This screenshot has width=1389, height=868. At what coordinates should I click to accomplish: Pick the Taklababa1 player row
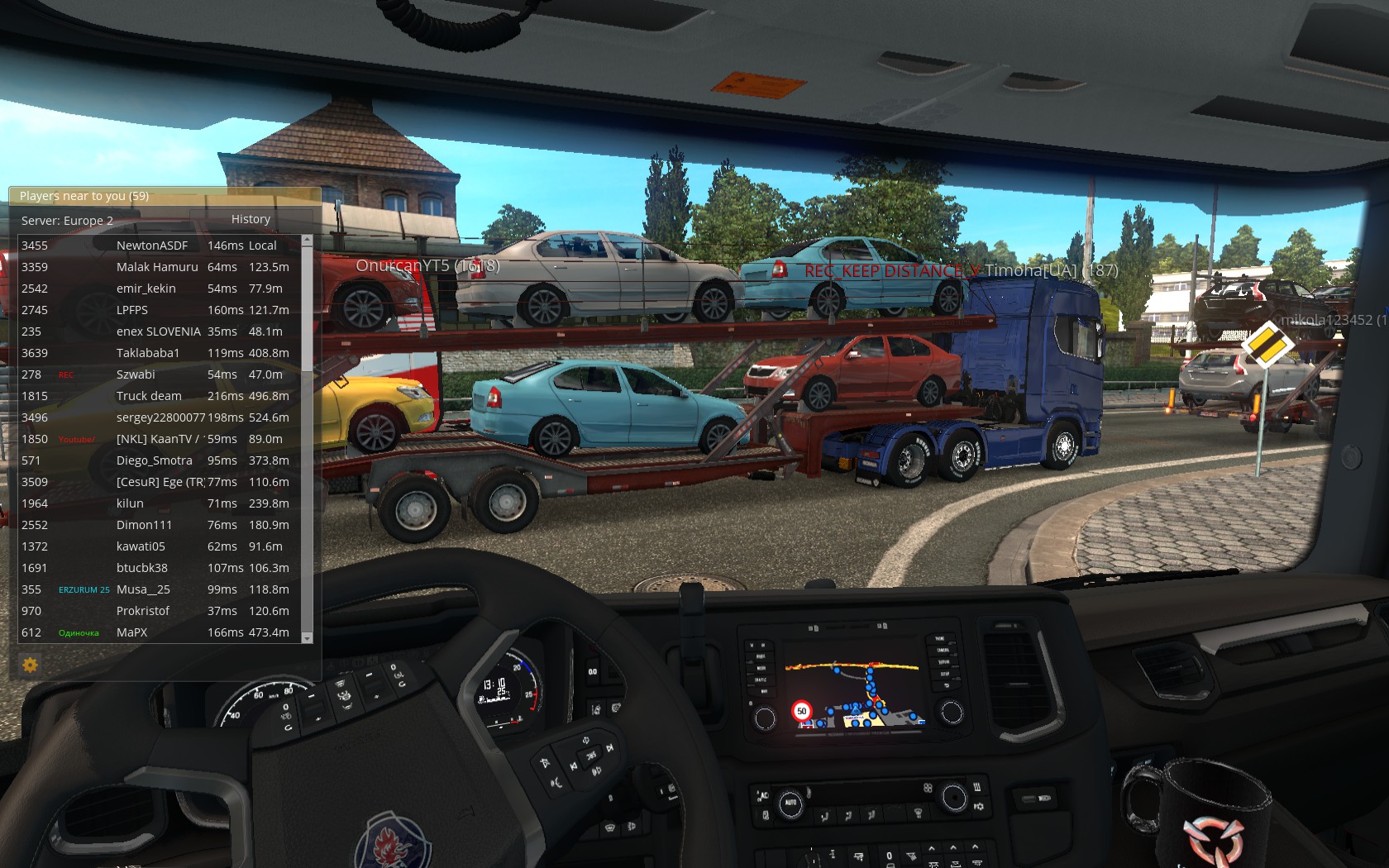[x=148, y=353]
